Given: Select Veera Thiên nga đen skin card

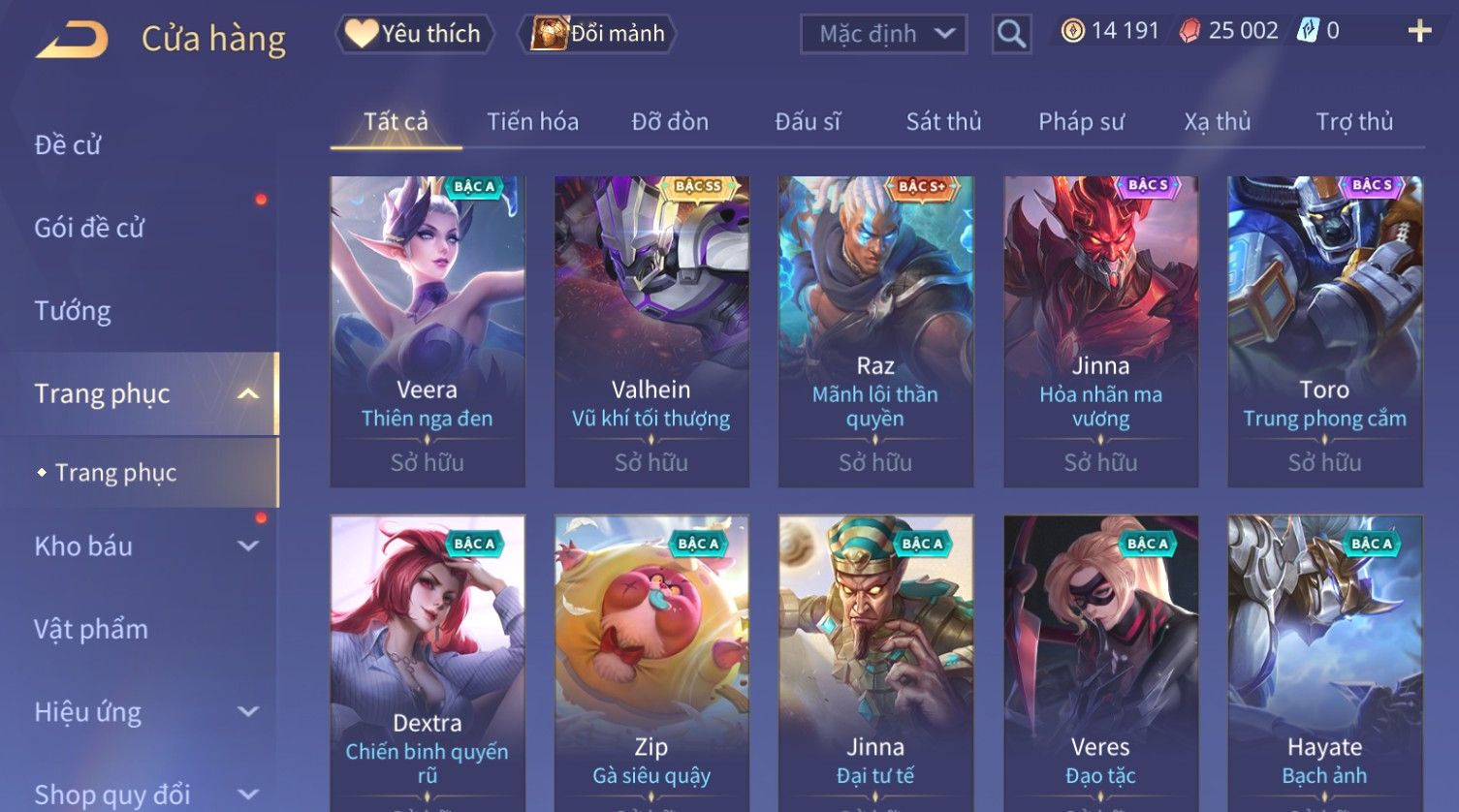Looking at the screenshot, I should point(428,329).
